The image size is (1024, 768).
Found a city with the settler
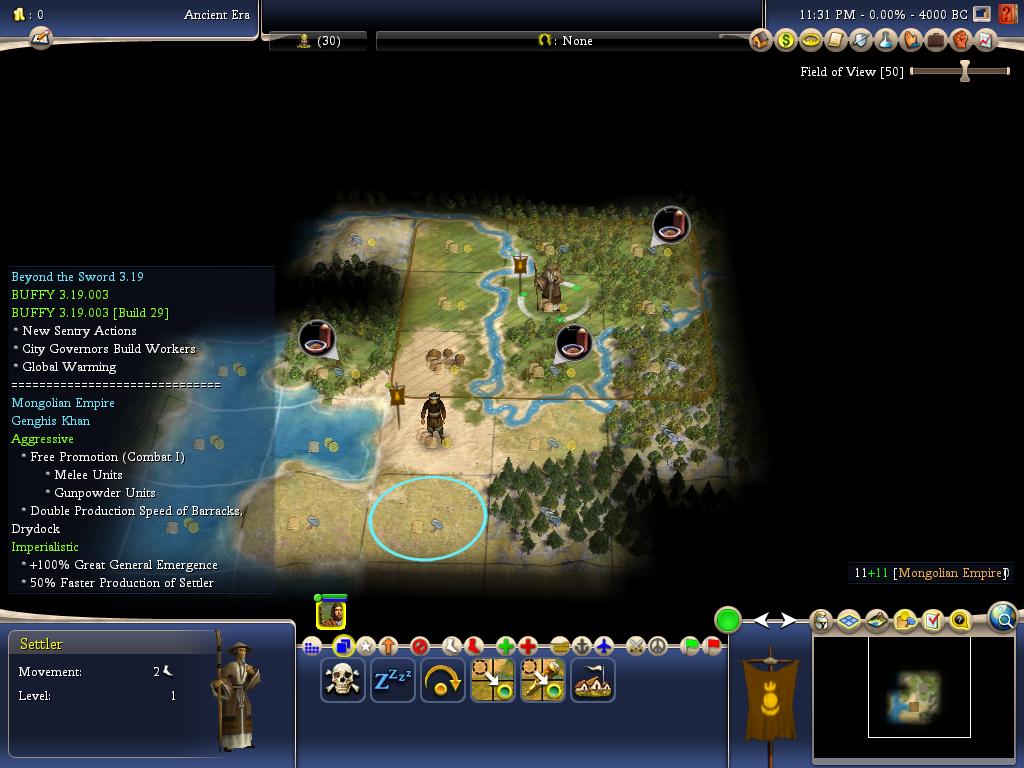point(592,680)
